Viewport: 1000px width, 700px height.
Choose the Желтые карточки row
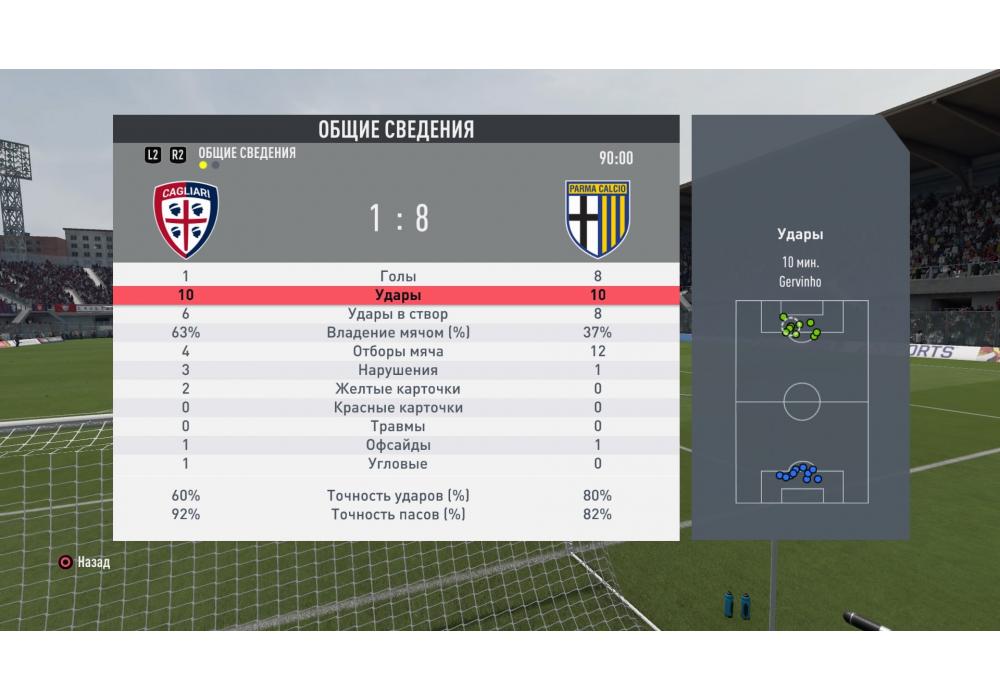click(x=398, y=389)
